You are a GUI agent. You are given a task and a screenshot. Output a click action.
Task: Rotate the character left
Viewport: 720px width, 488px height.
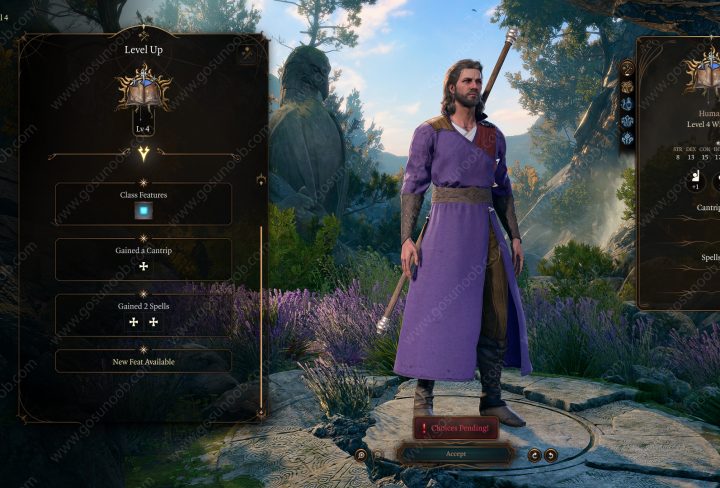pos(534,455)
